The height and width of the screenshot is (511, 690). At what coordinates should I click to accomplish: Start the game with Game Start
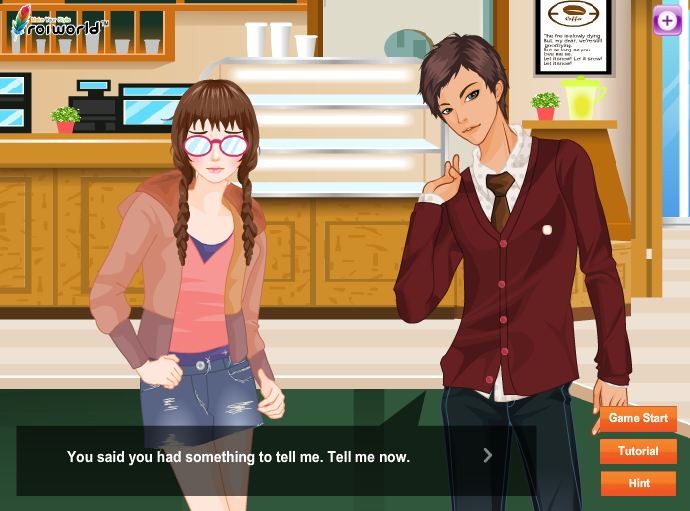click(x=638, y=418)
